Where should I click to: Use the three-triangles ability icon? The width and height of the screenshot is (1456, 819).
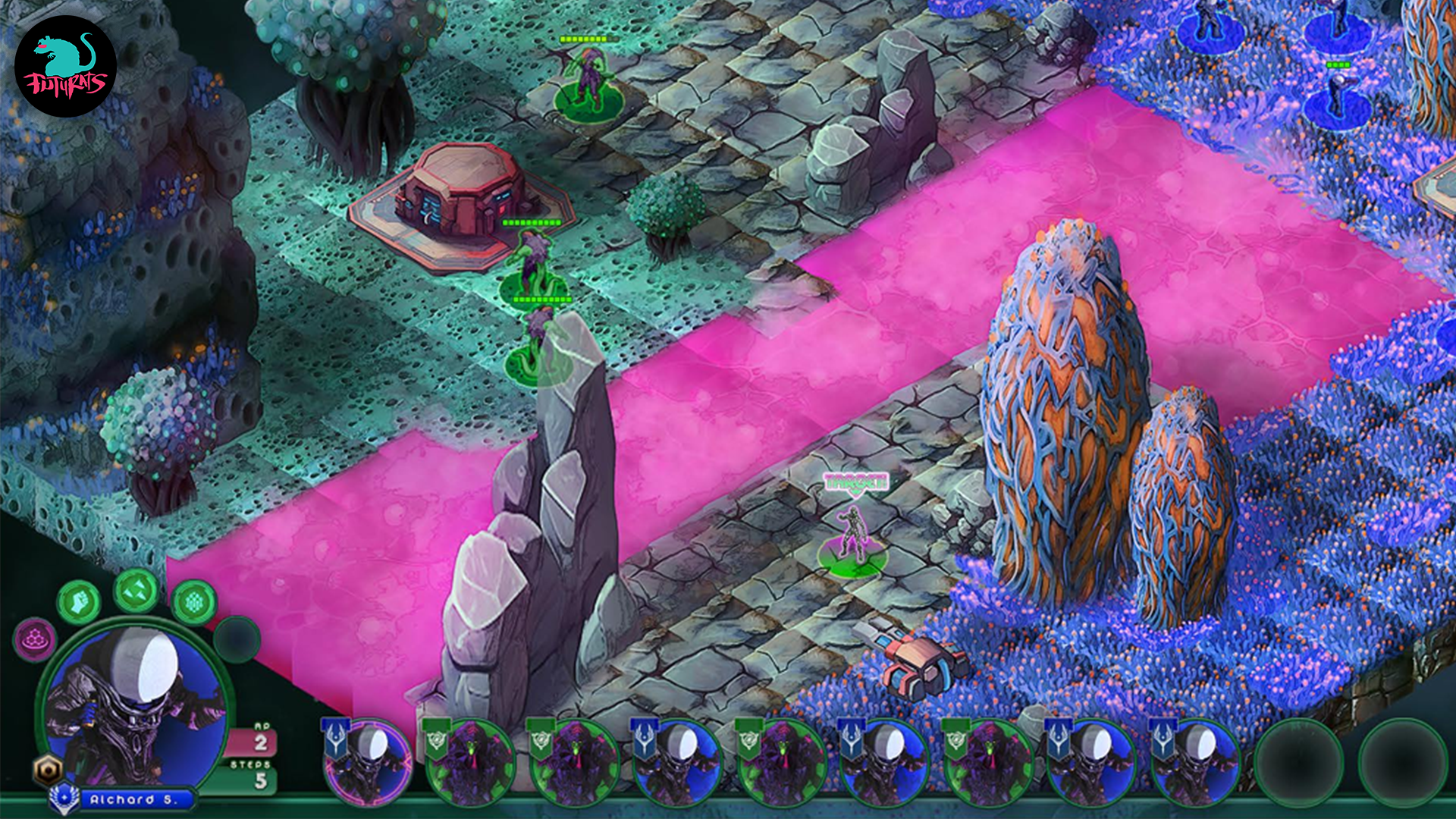click(x=136, y=590)
